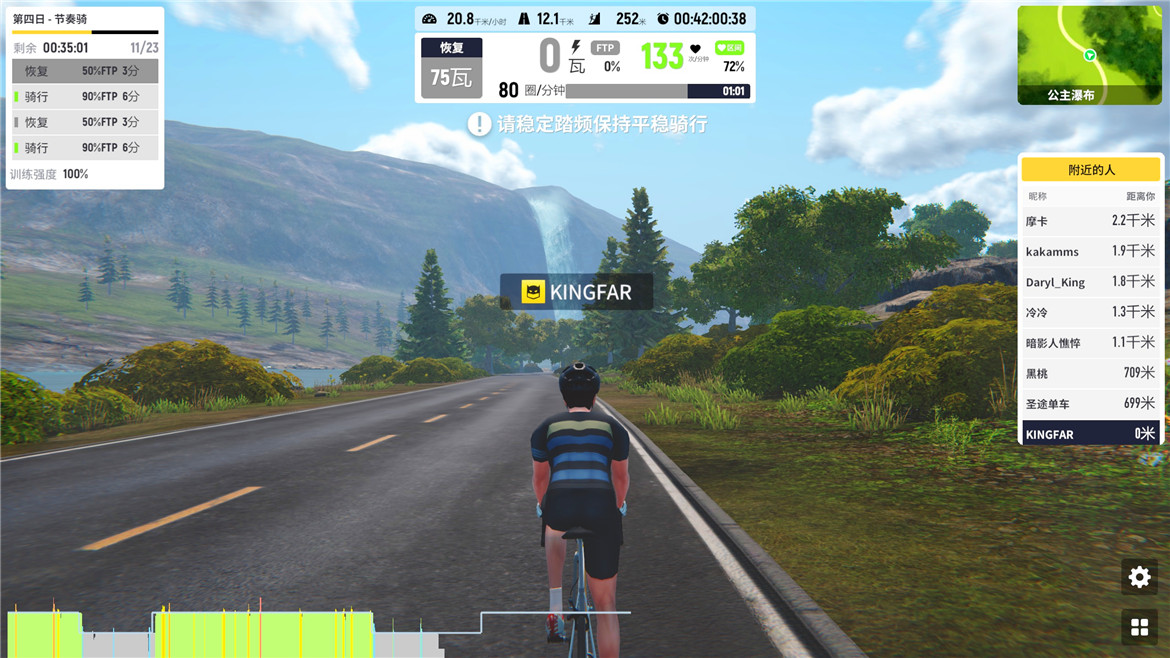Pick 暗影人憔悴 from the nearby list

pos(1090,343)
